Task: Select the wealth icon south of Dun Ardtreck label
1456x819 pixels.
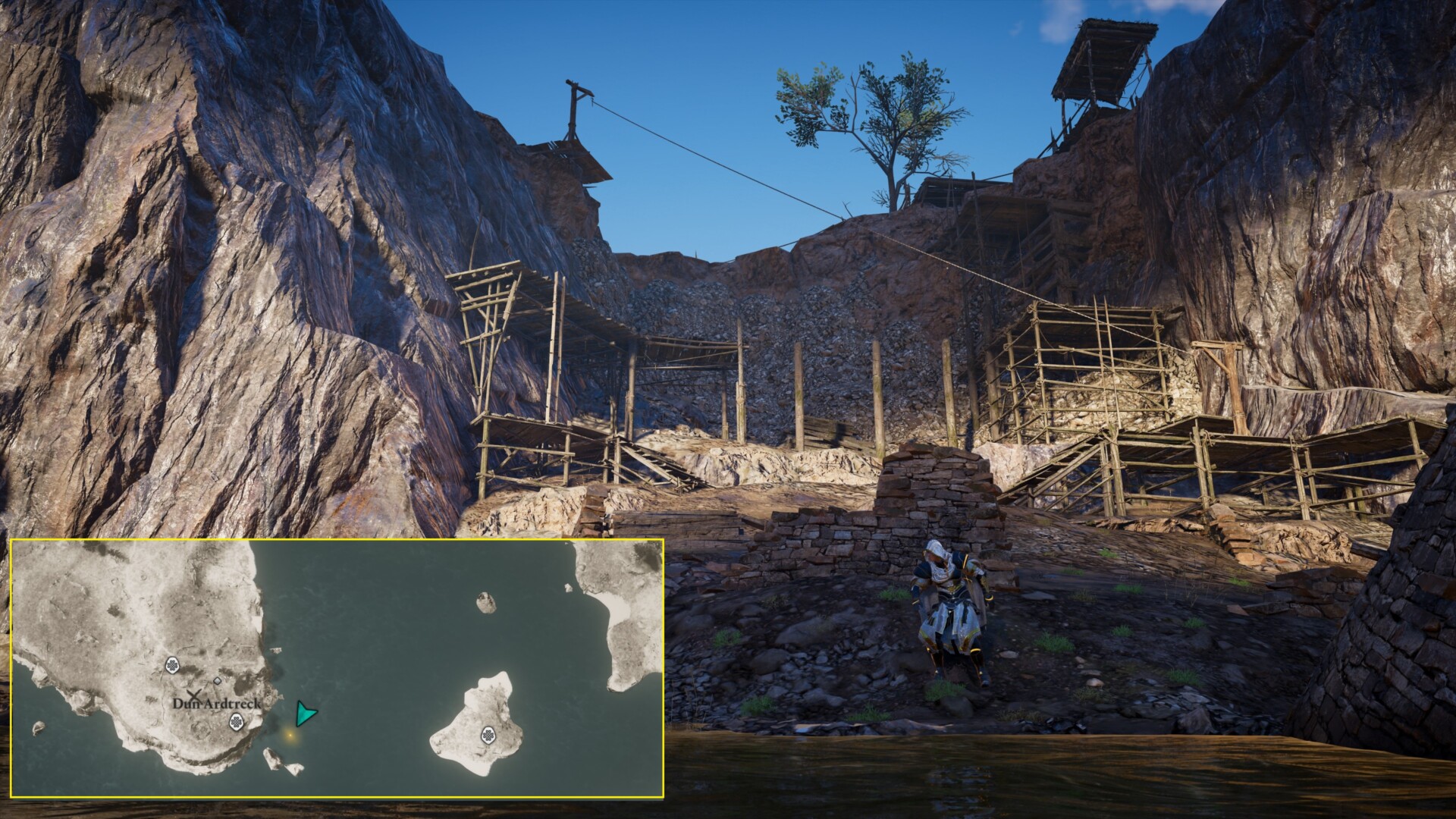Action: [237, 722]
